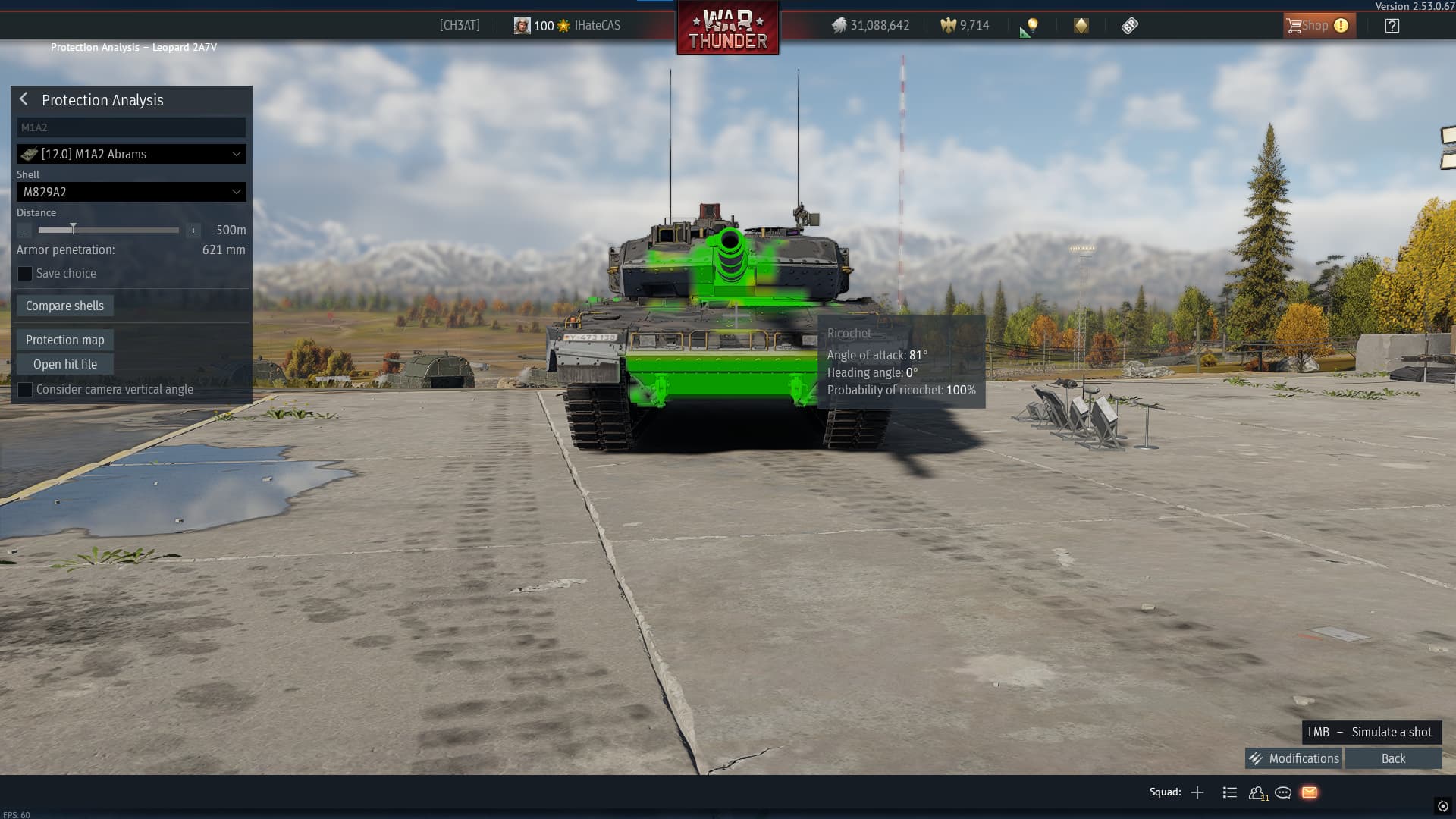The height and width of the screenshot is (819, 1456).
Task: Add a squad member with the plus icon
Action: [x=1197, y=792]
